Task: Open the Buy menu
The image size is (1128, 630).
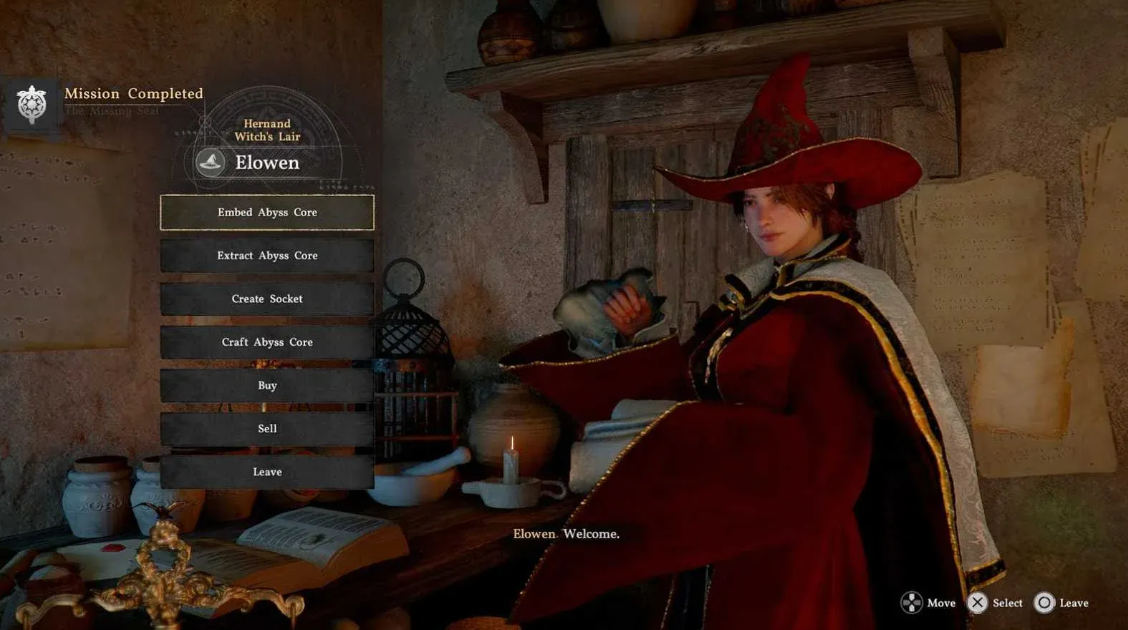Action: click(x=267, y=385)
